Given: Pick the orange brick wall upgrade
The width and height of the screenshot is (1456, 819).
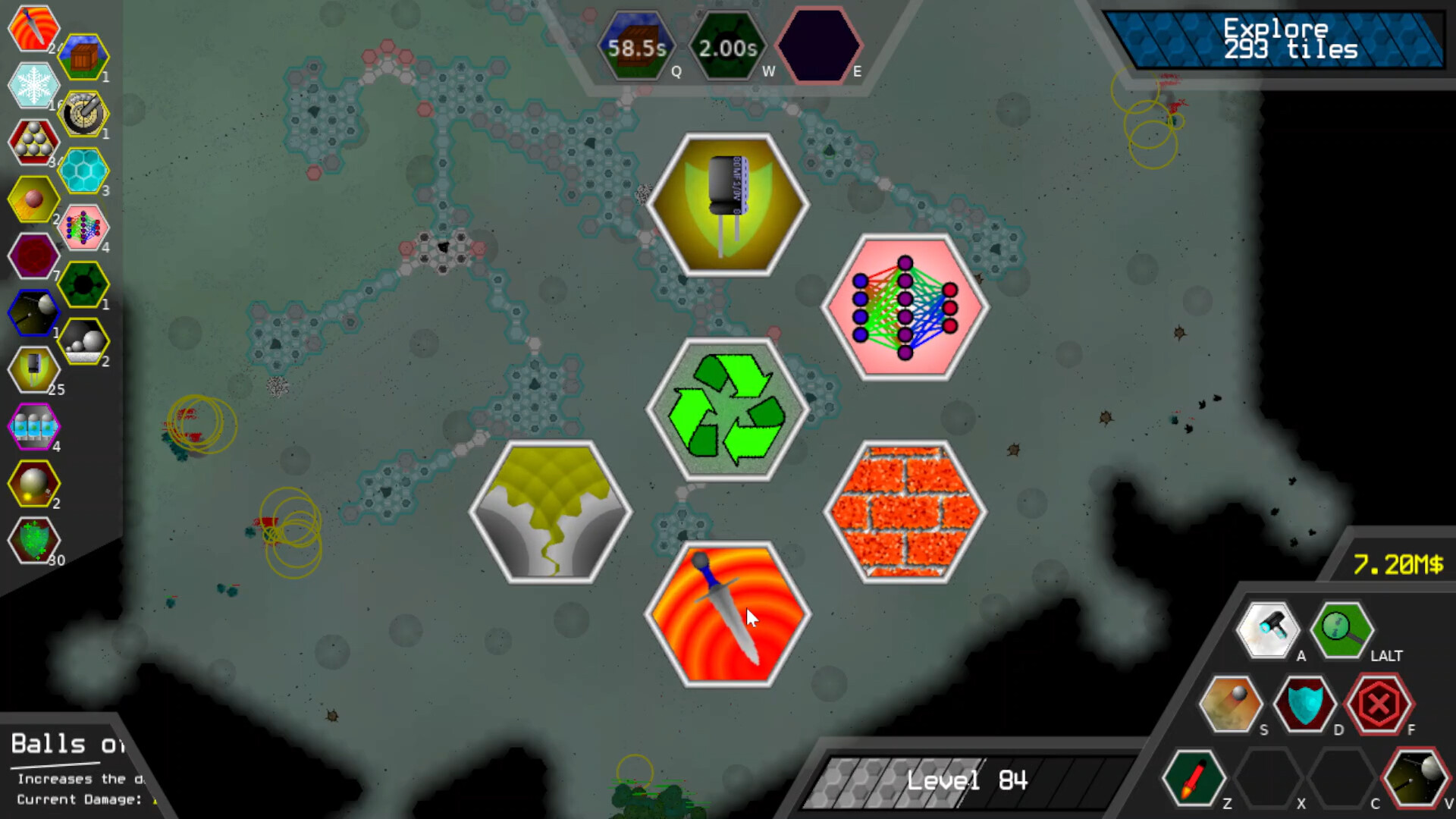Looking at the screenshot, I should click(x=905, y=512).
